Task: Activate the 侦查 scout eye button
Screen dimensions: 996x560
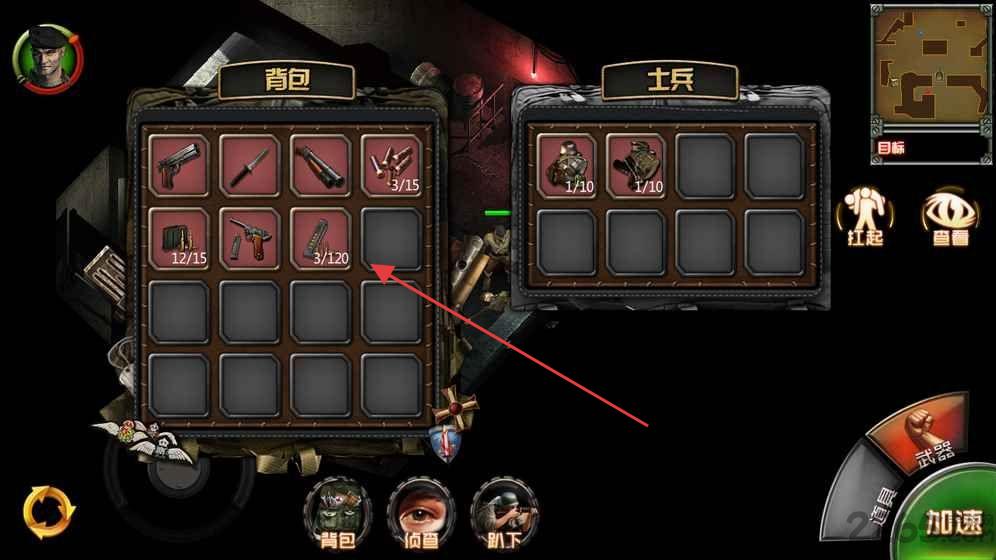Action: click(420, 512)
